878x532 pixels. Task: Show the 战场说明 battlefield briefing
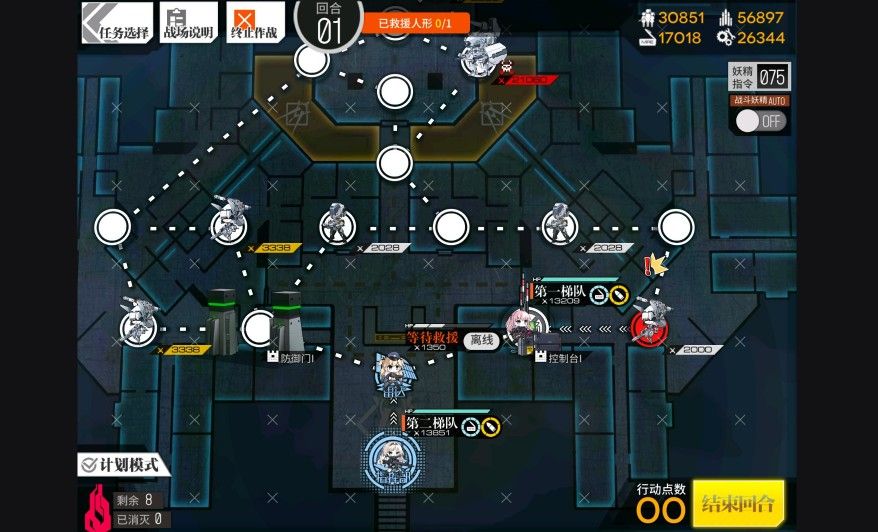188,22
